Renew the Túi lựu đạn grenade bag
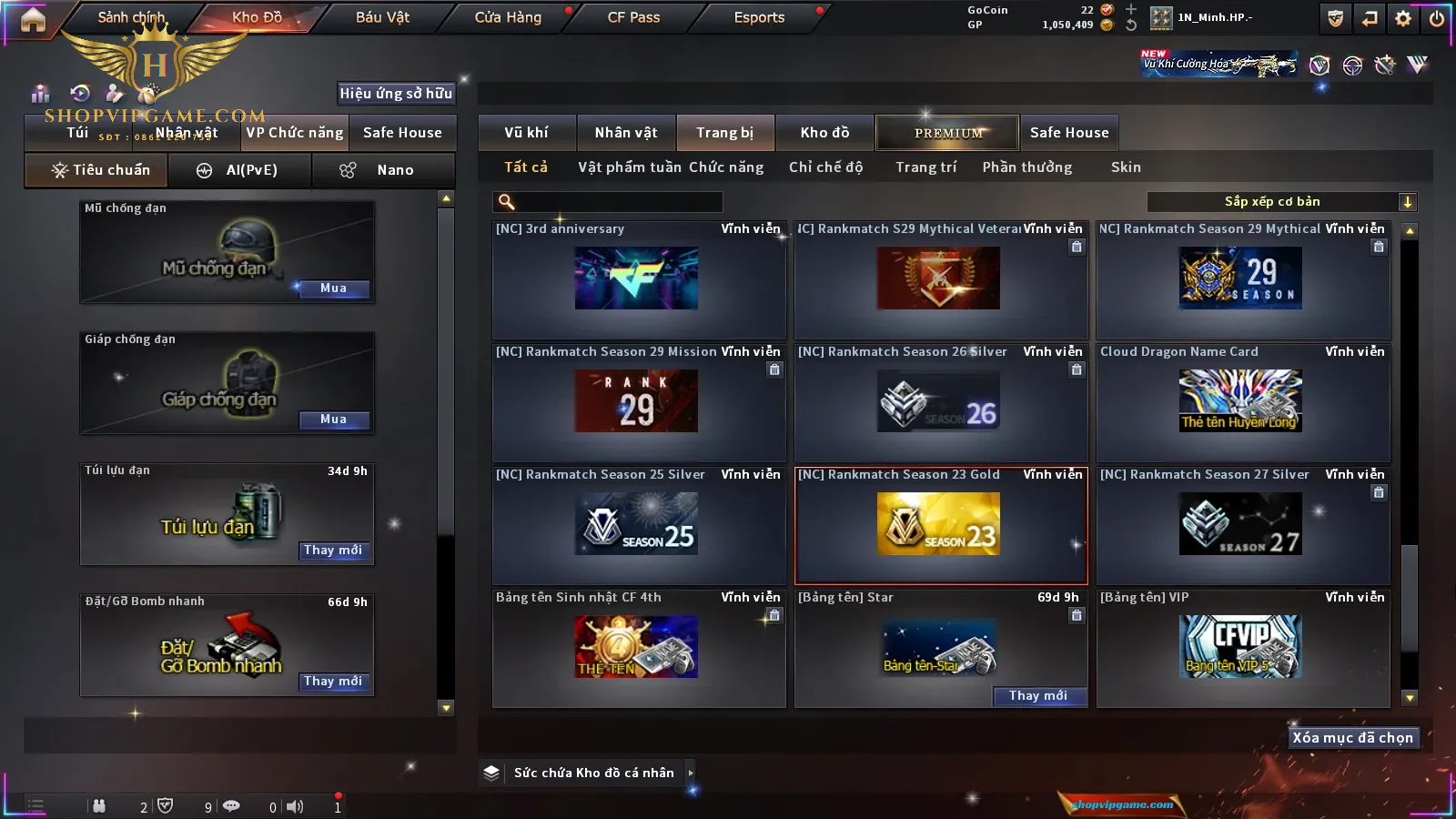 (x=333, y=551)
